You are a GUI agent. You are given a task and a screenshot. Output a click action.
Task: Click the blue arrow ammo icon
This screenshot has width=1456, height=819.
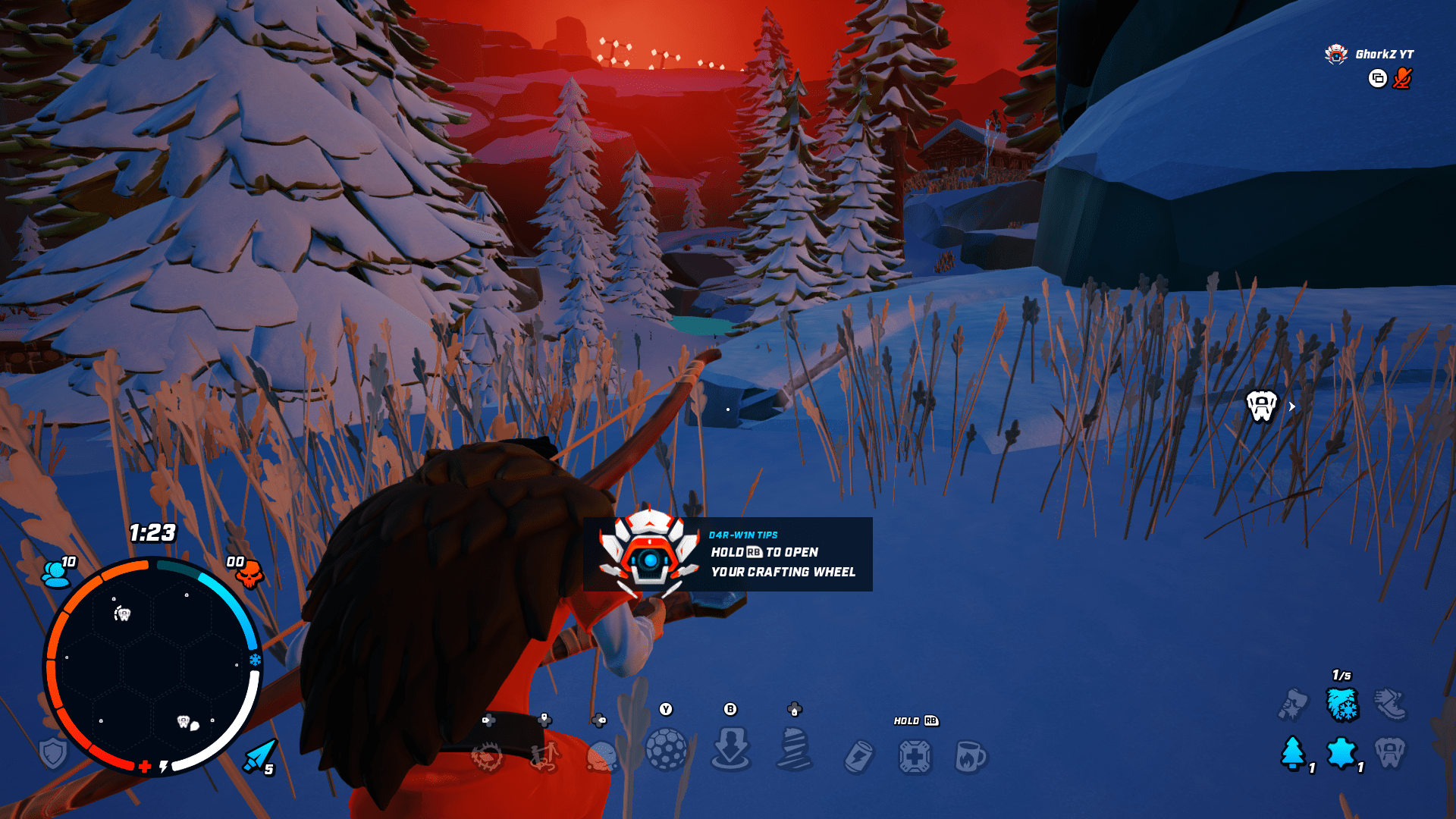[259, 755]
